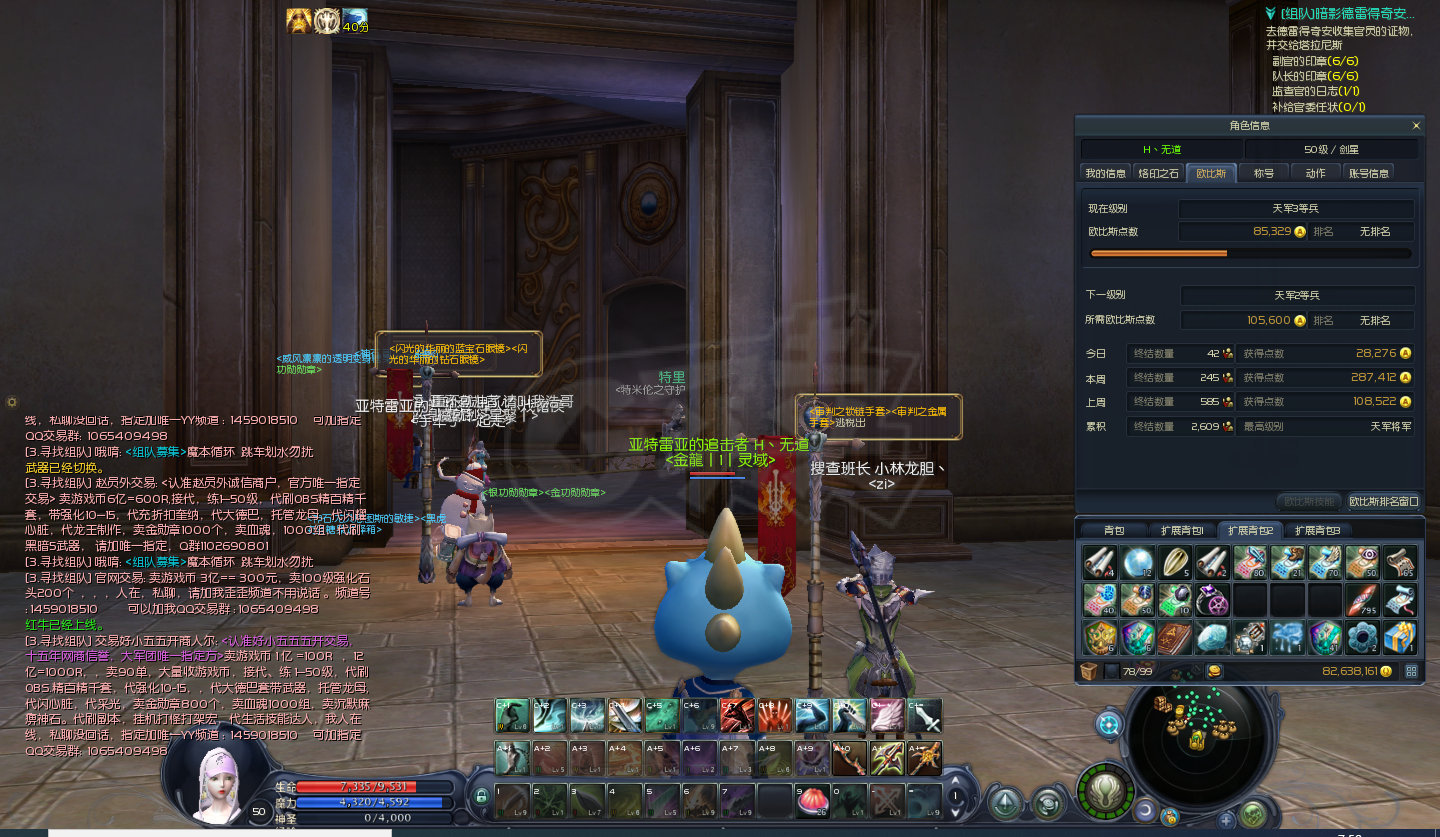Click the winged emblem button near minimap

[x=1105, y=794]
